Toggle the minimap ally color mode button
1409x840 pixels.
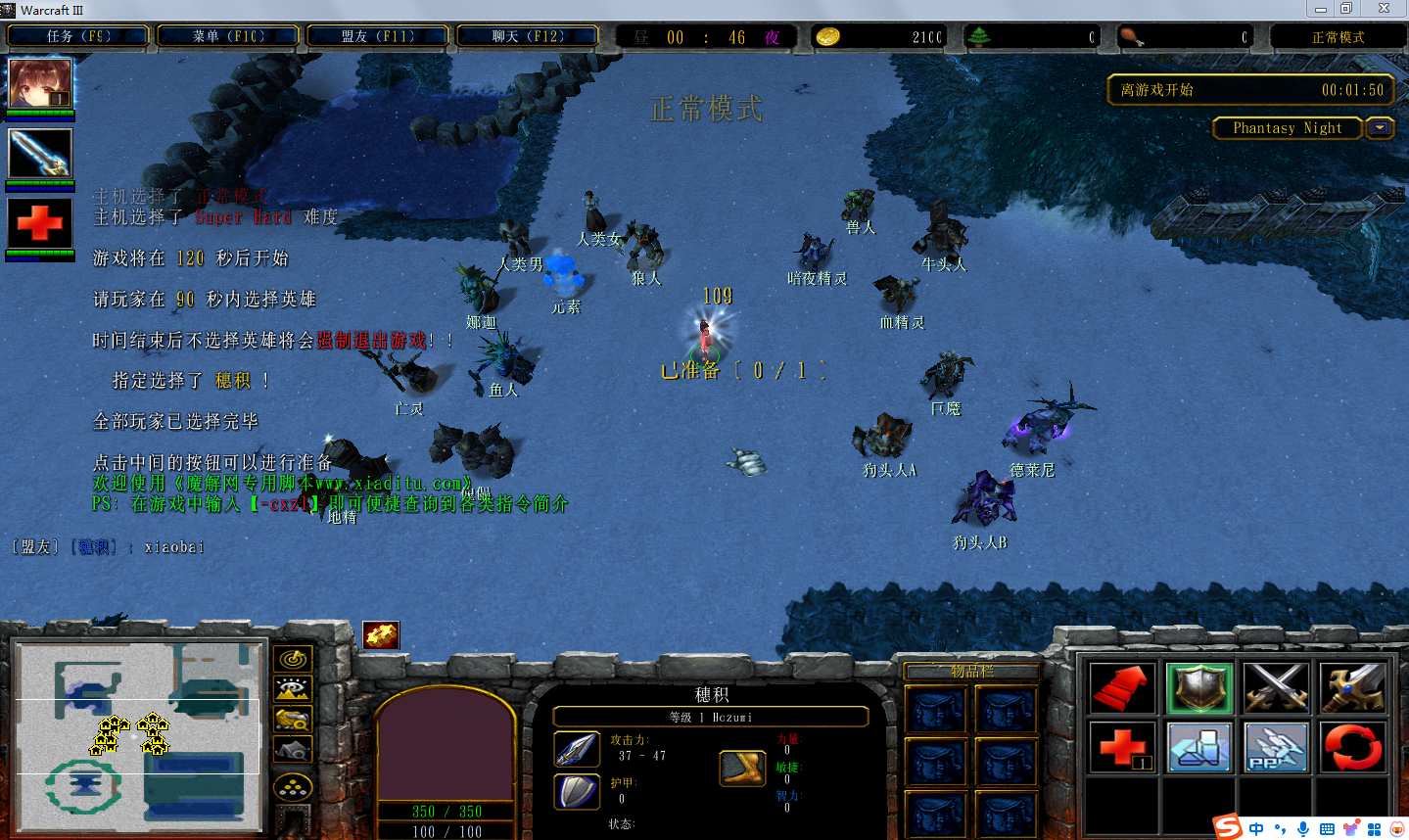[293, 720]
